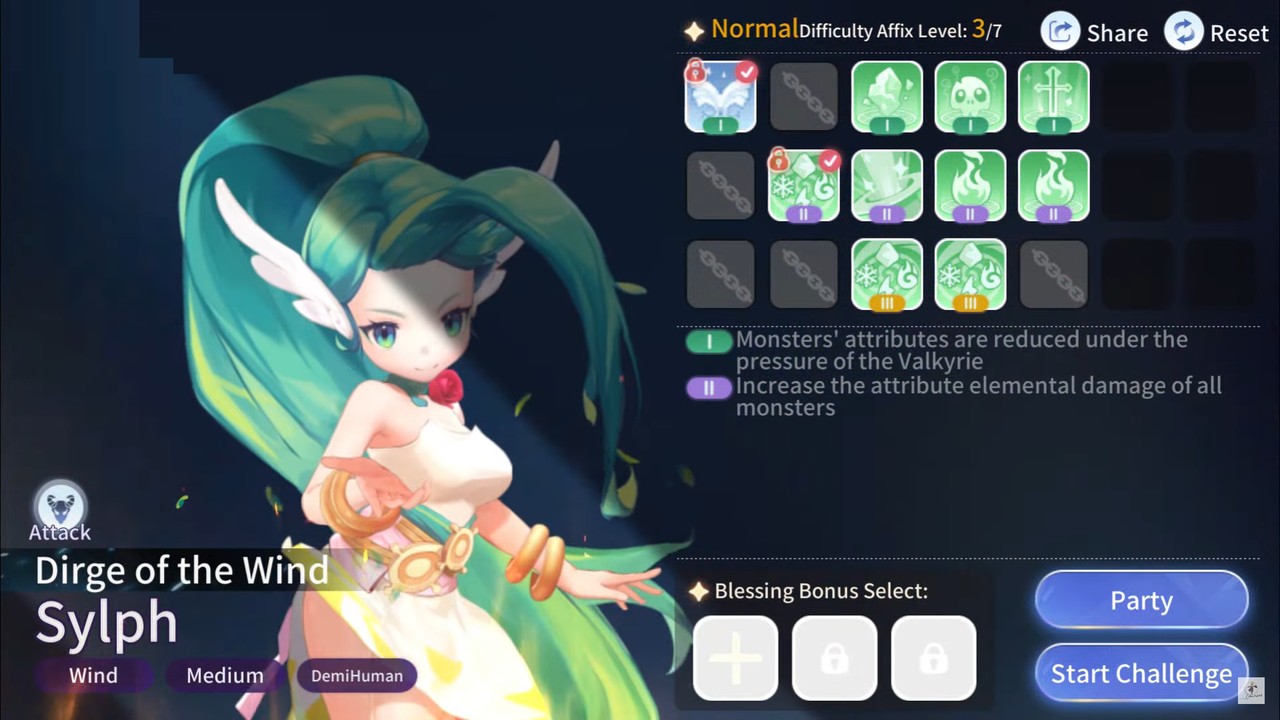This screenshot has width=1280, height=720.
Task: Select the cross level I affix
Action: point(1053,97)
